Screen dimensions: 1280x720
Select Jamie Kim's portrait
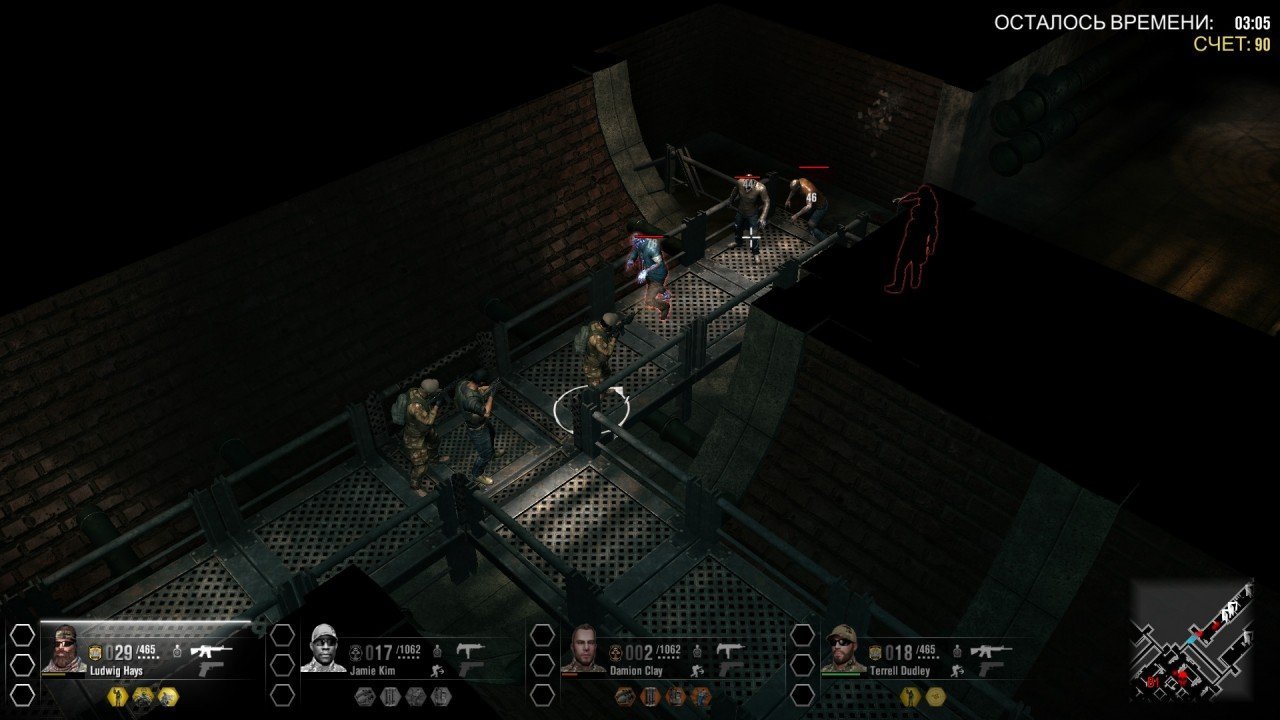[323, 650]
